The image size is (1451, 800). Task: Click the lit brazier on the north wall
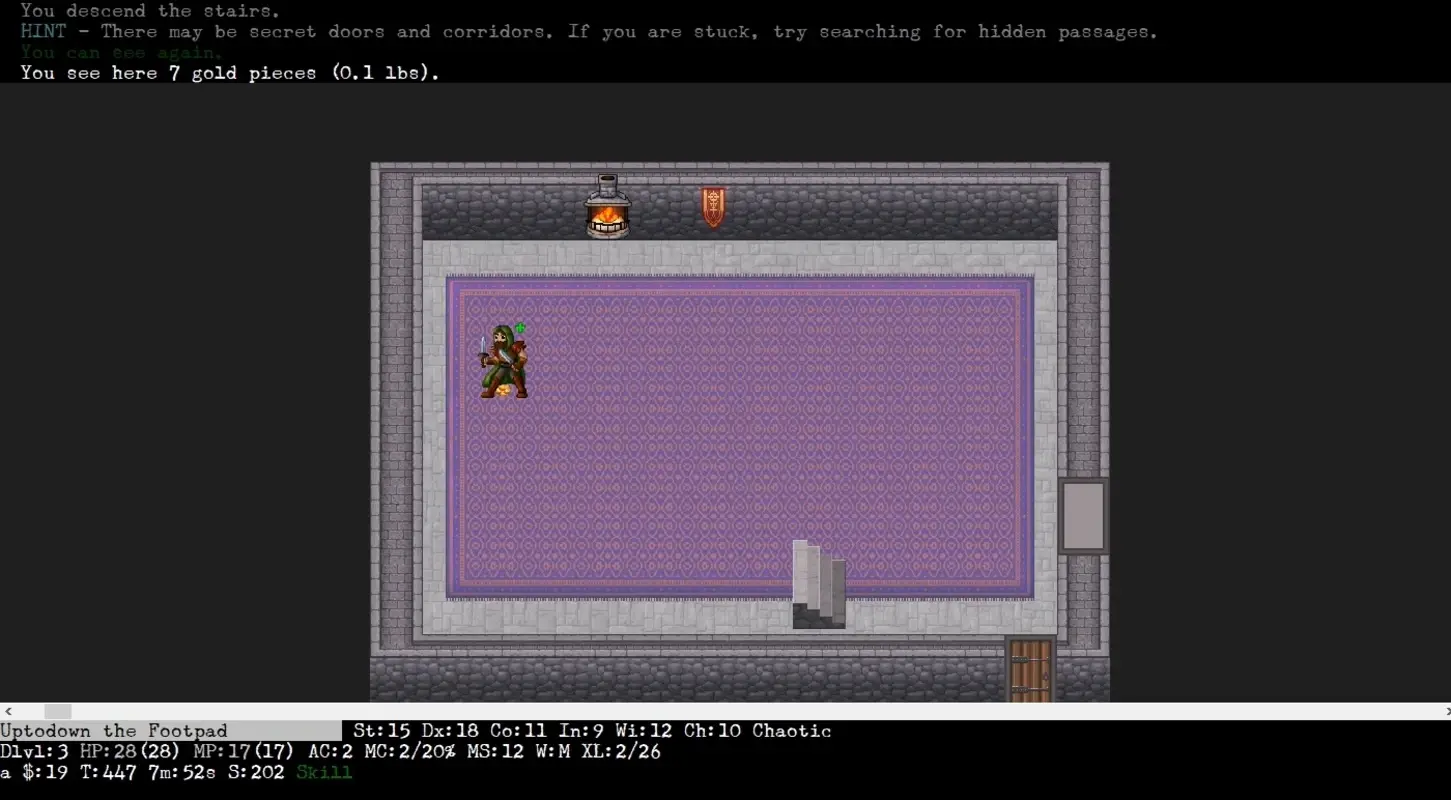[x=608, y=205]
